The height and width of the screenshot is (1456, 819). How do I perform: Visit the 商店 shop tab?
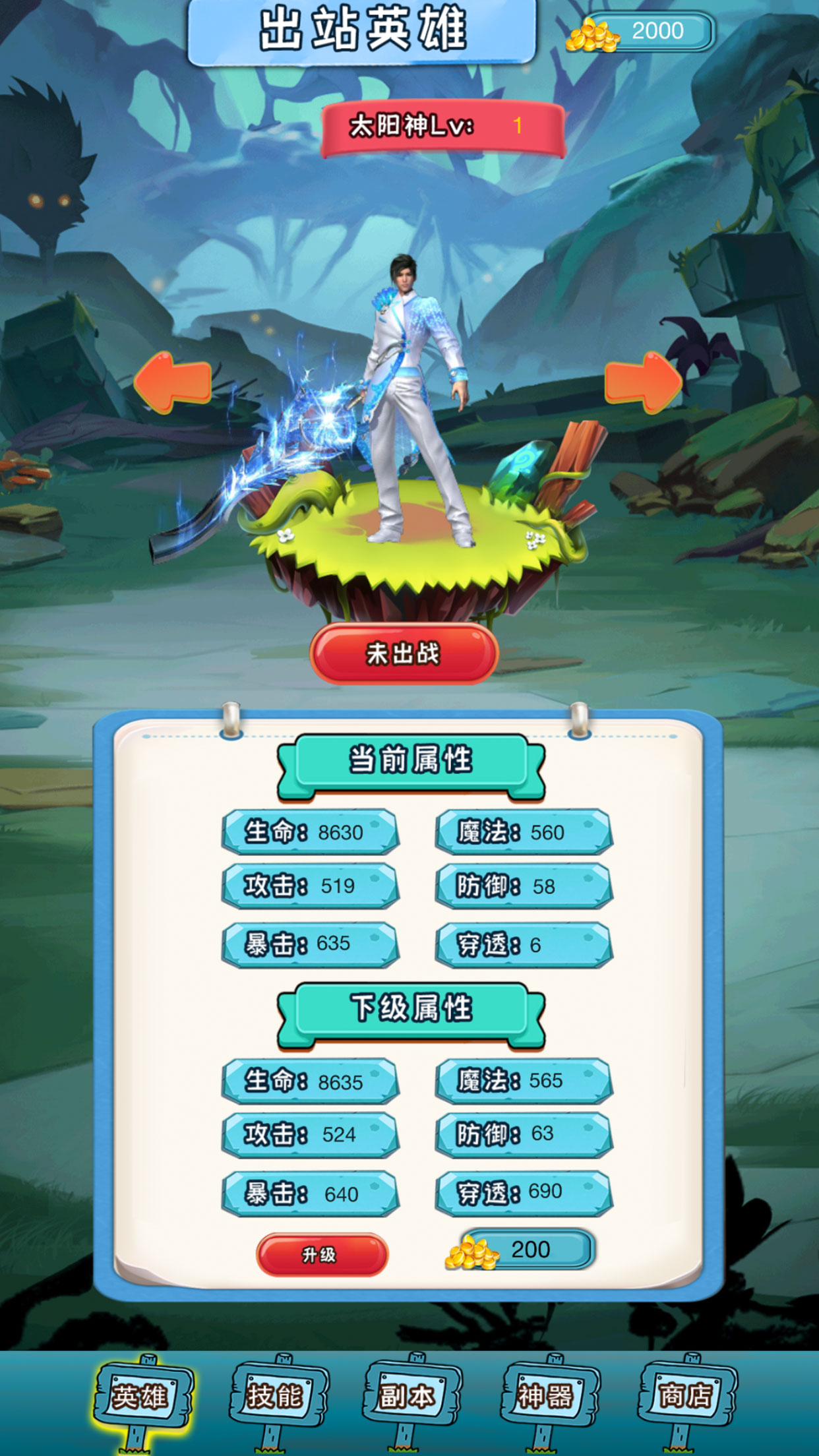pos(686,1395)
